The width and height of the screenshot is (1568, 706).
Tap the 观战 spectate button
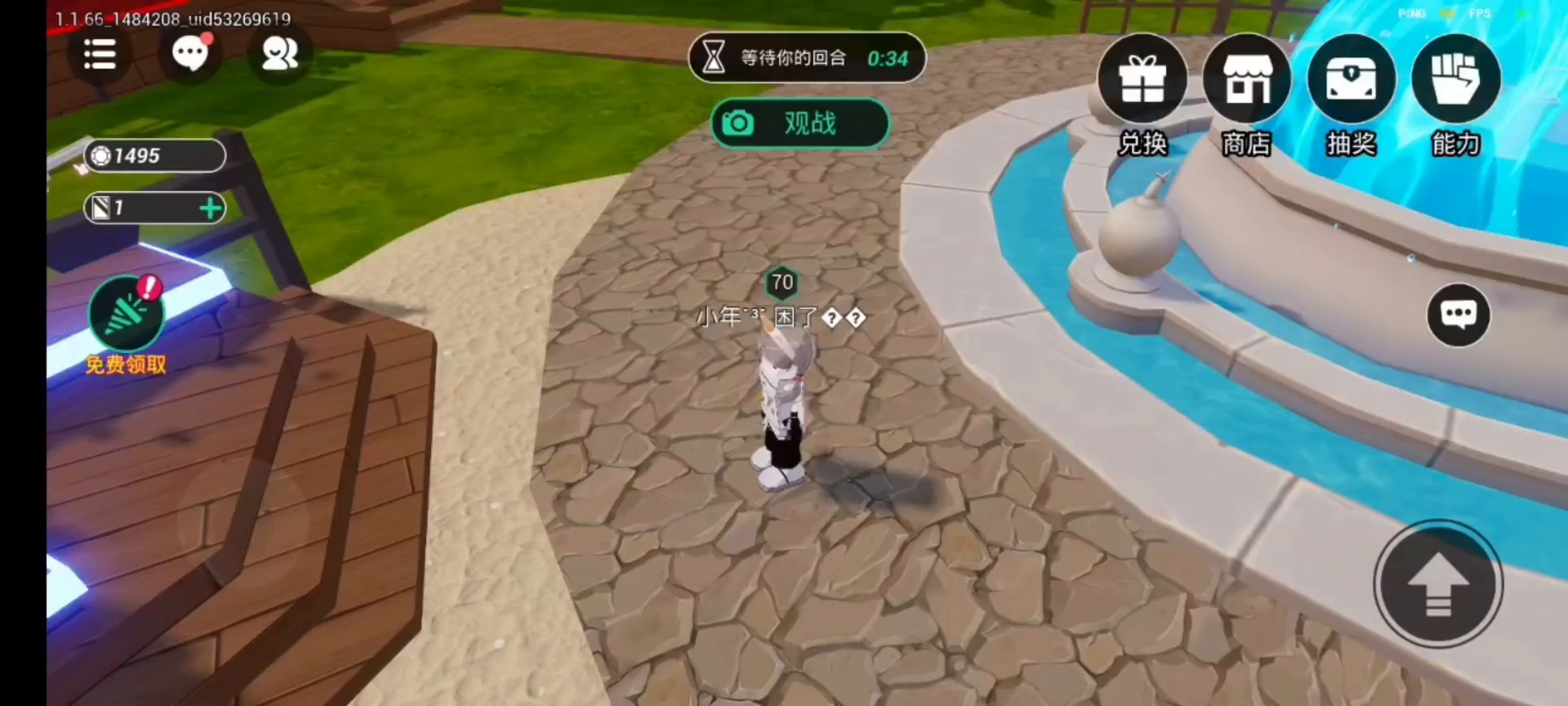tap(800, 123)
